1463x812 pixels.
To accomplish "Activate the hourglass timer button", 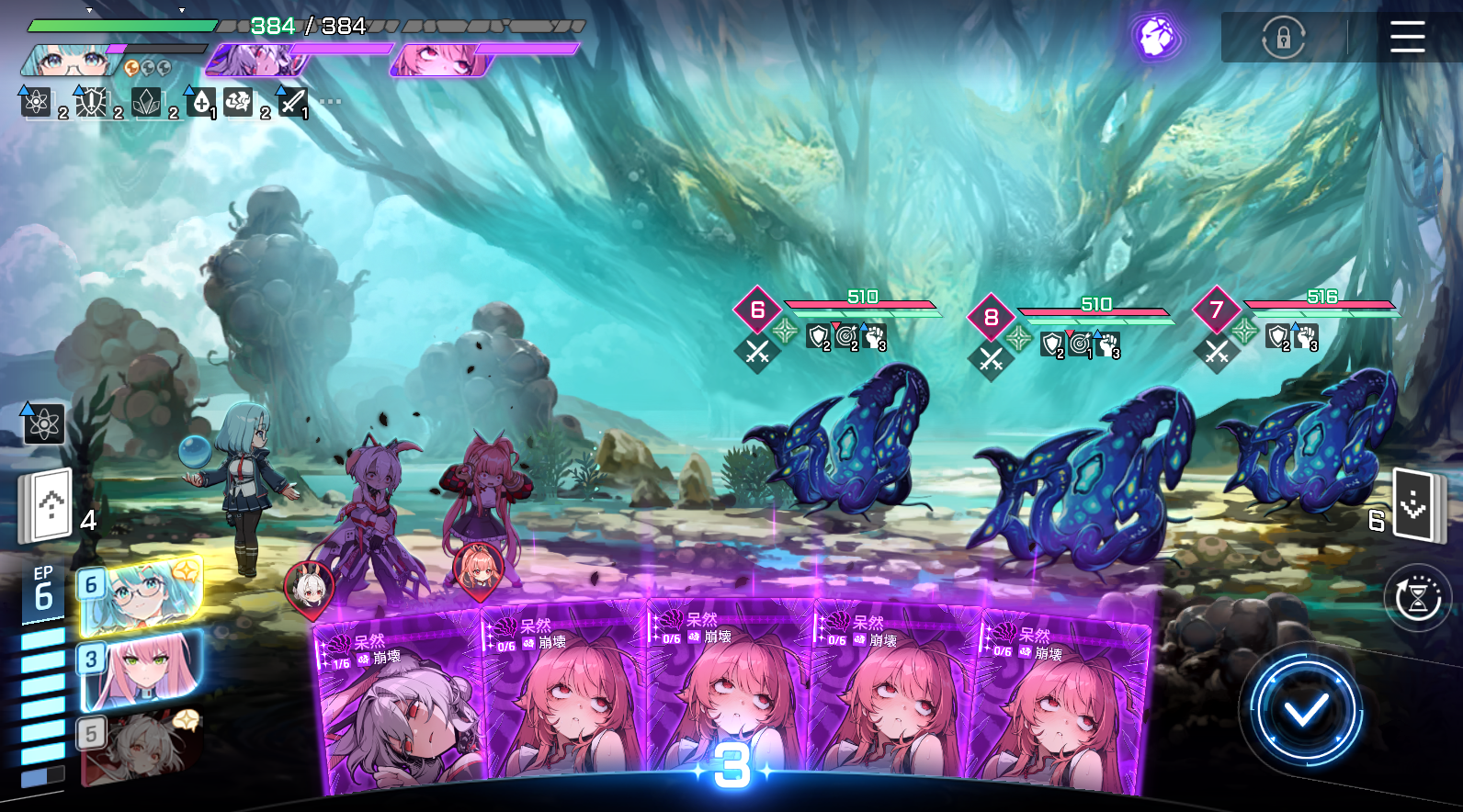I will point(1417,598).
